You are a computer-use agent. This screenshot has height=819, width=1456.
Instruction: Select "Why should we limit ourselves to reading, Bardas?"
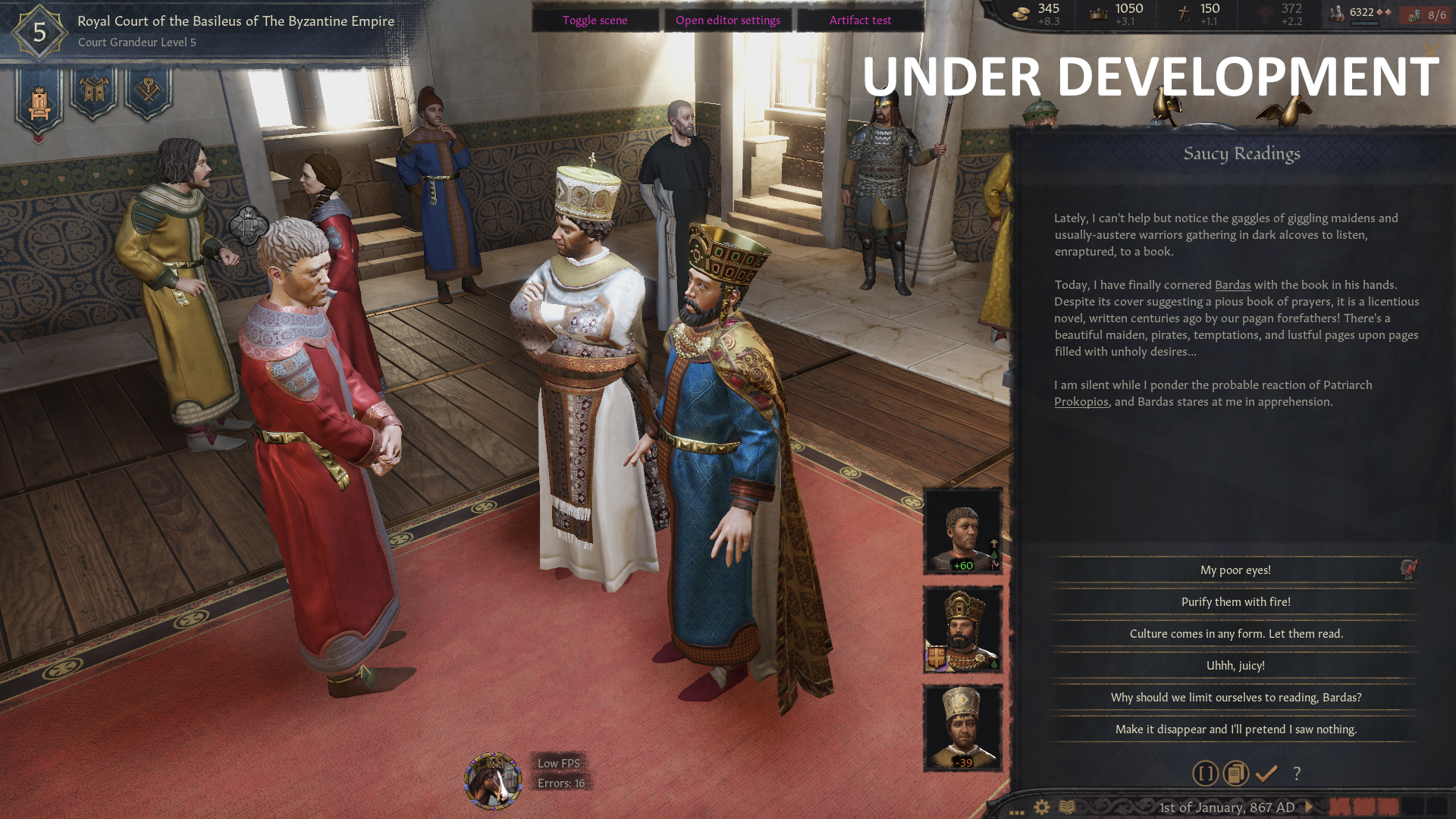coord(1235,698)
